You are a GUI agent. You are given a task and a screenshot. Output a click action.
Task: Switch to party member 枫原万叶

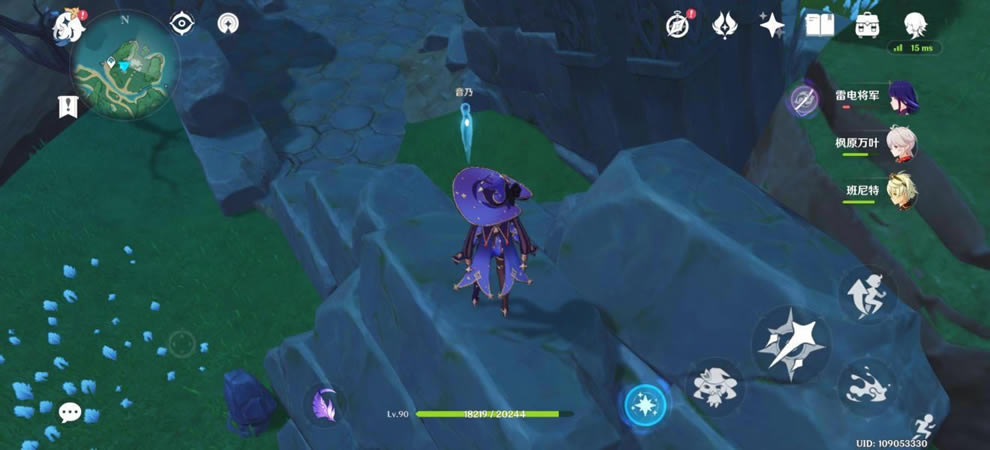click(901, 143)
